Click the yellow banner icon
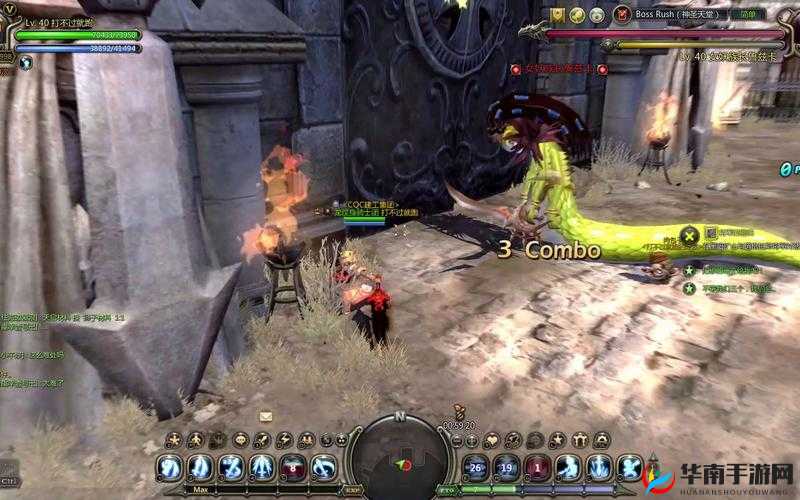This screenshot has height=500, width=800. coord(557,14)
